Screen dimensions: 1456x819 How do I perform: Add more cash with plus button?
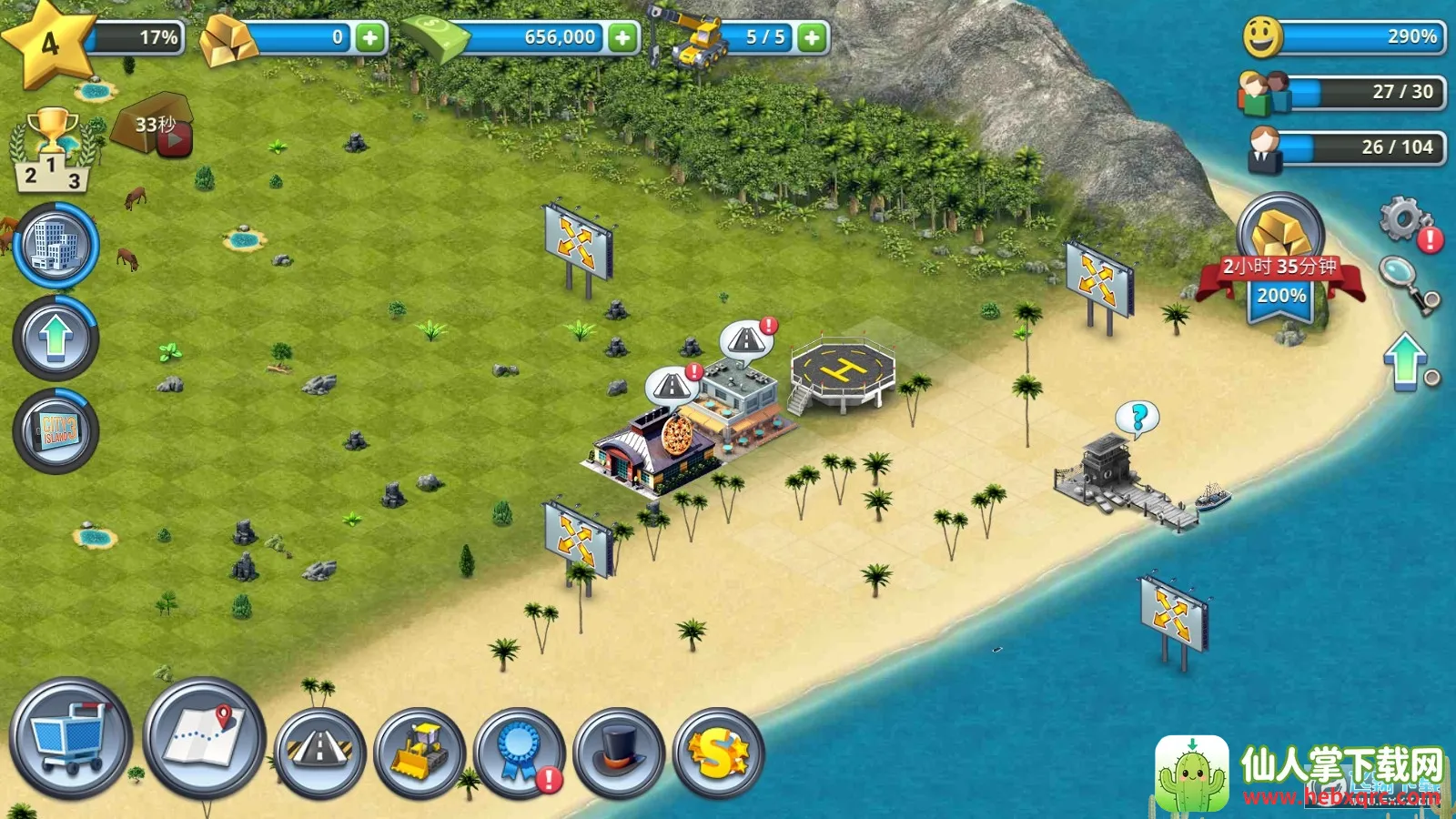[x=622, y=38]
